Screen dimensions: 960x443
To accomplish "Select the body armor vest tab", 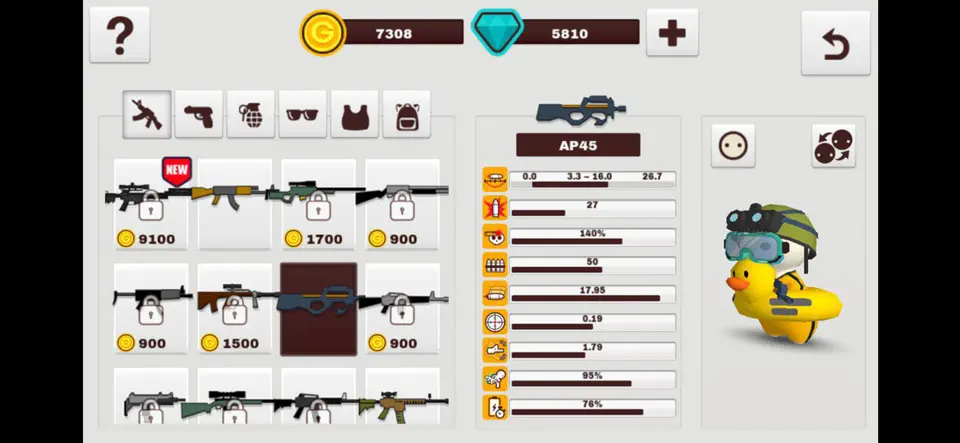I will pyautogui.click(x=355, y=114).
